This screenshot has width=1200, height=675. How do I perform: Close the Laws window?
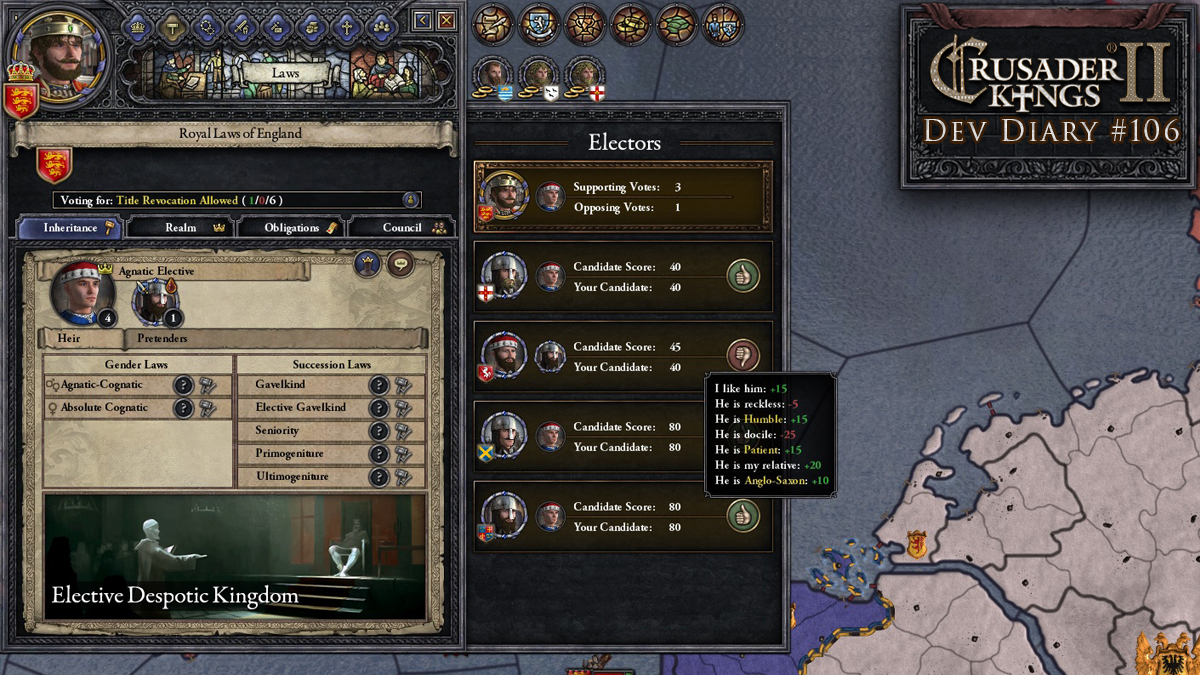[x=446, y=20]
